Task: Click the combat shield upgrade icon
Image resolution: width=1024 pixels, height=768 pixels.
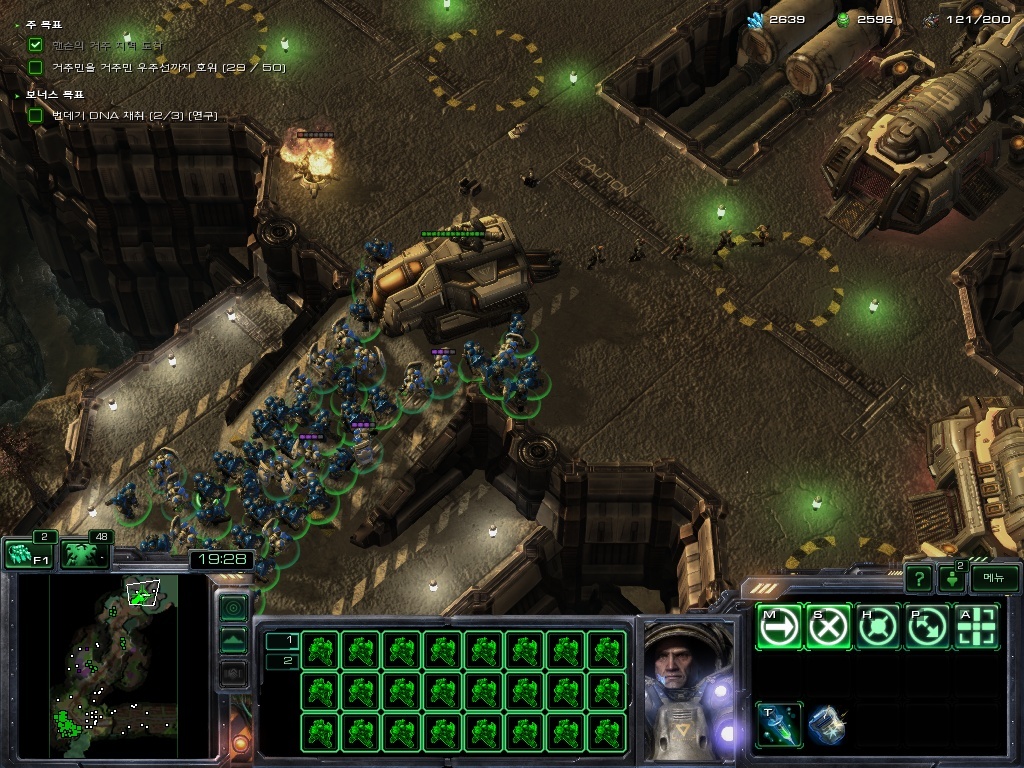Action: click(x=828, y=725)
